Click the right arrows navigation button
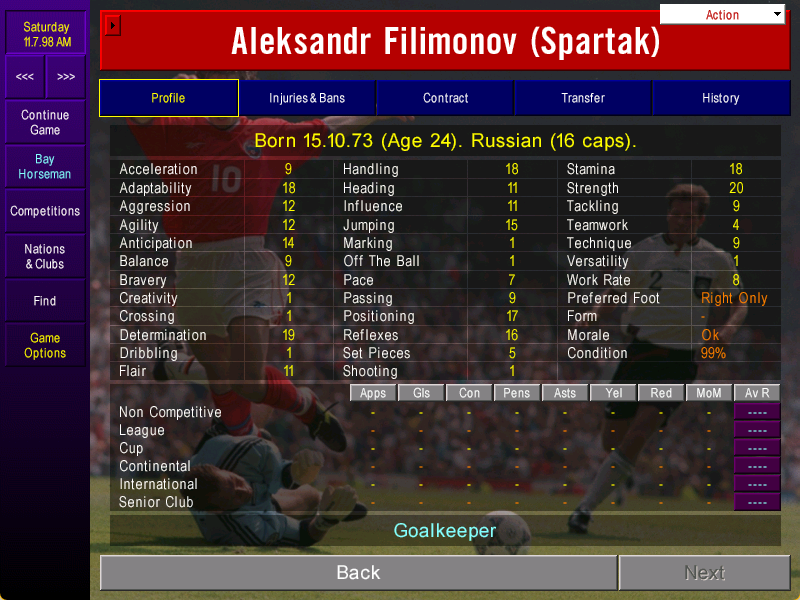 pyautogui.click(x=66, y=76)
